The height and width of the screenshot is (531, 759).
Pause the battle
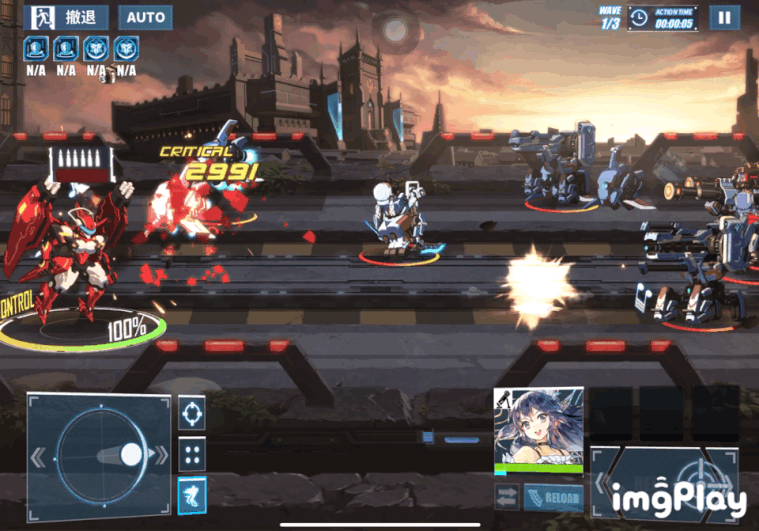coord(724,17)
